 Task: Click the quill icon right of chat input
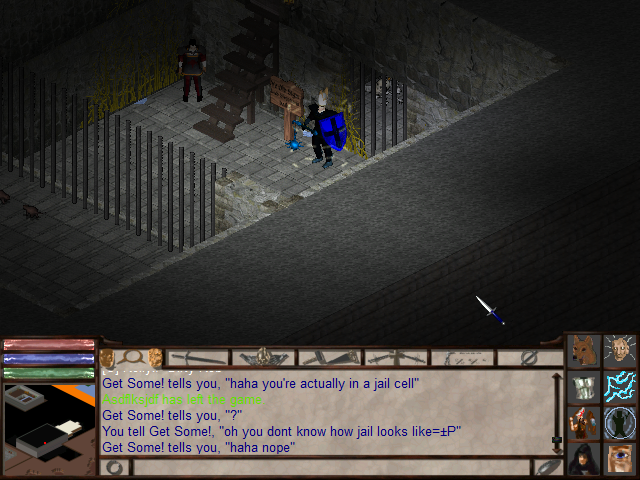pos(549,467)
